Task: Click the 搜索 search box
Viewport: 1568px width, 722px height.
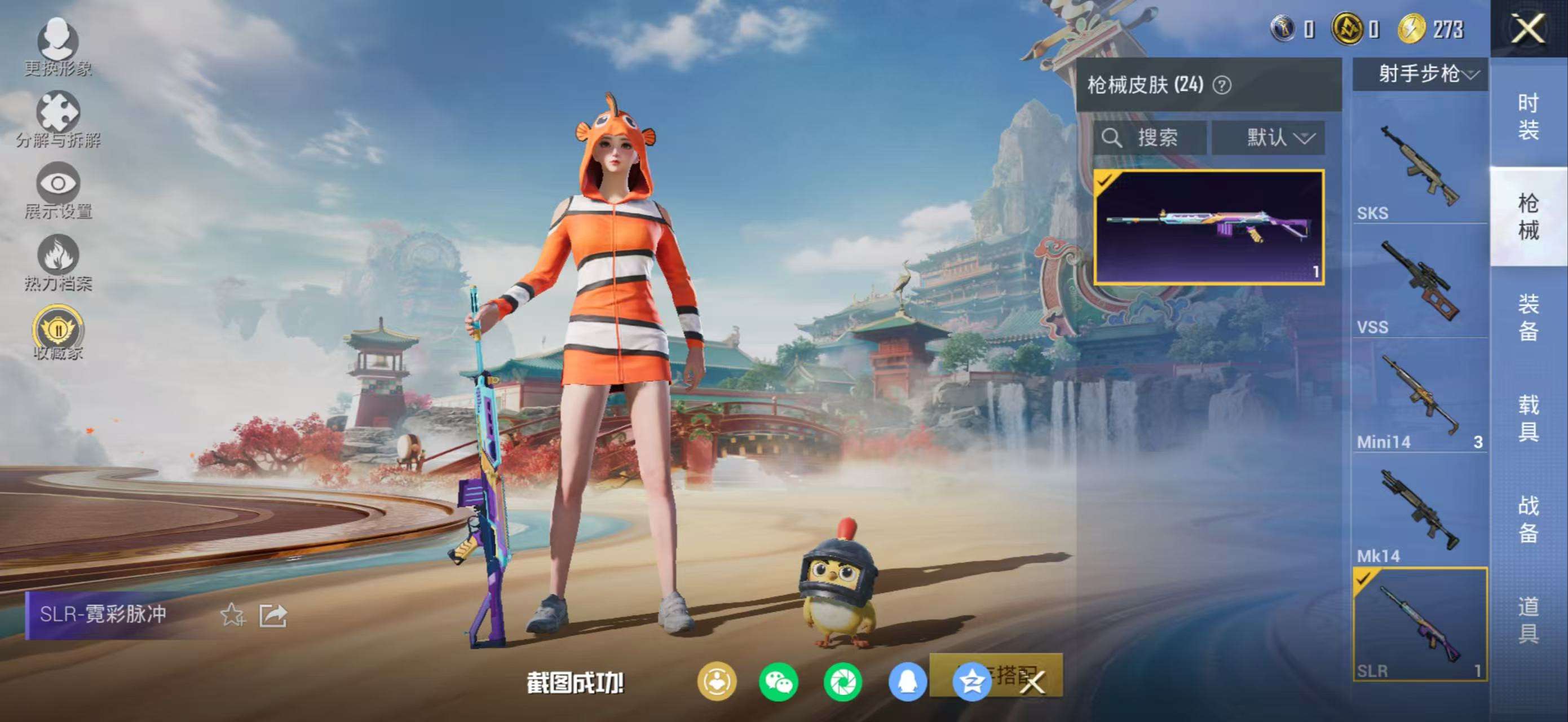Action: [1150, 138]
